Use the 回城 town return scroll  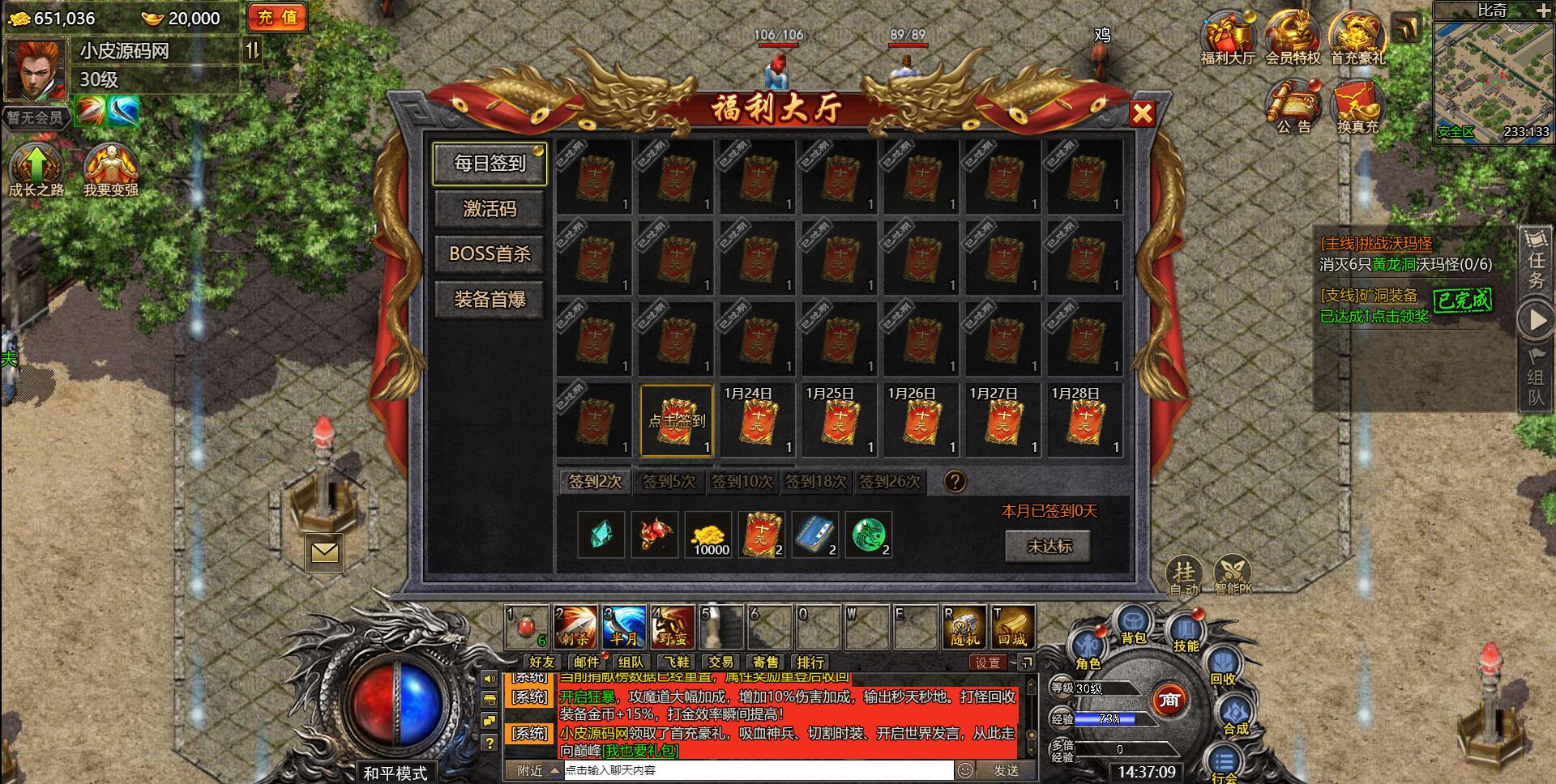point(1012,627)
